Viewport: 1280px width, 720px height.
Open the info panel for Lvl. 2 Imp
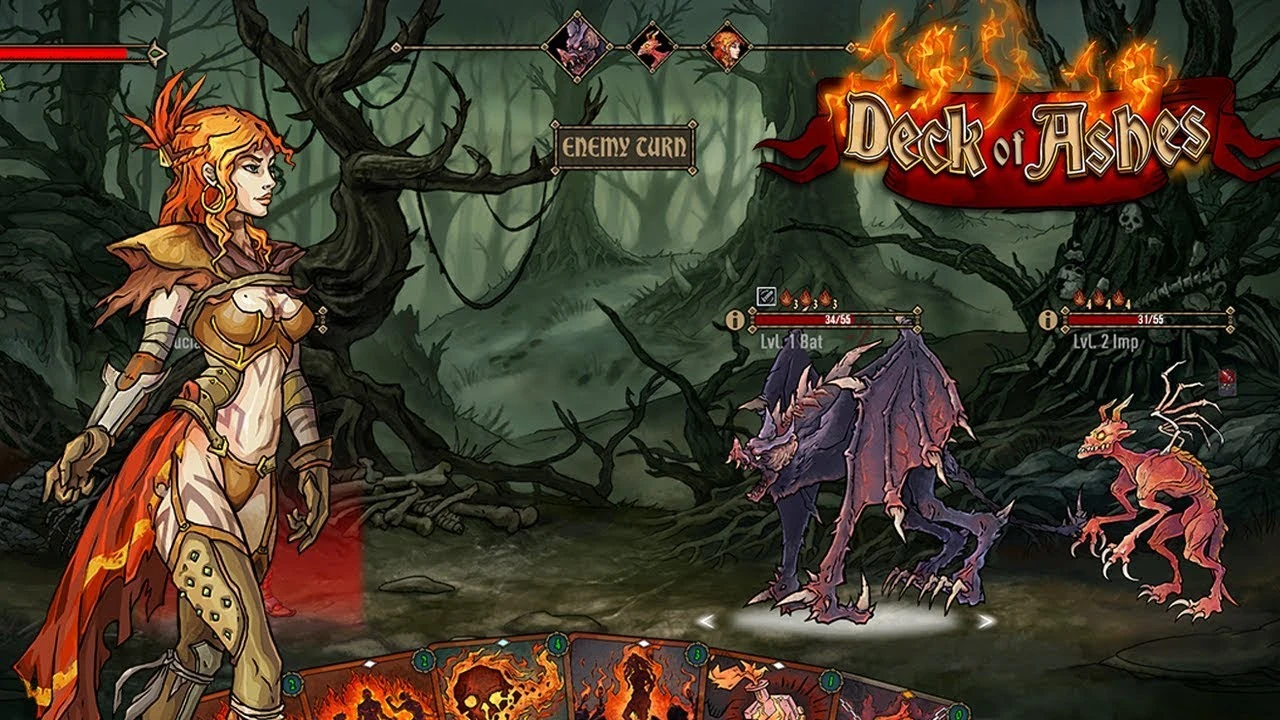[x=1047, y=321]
